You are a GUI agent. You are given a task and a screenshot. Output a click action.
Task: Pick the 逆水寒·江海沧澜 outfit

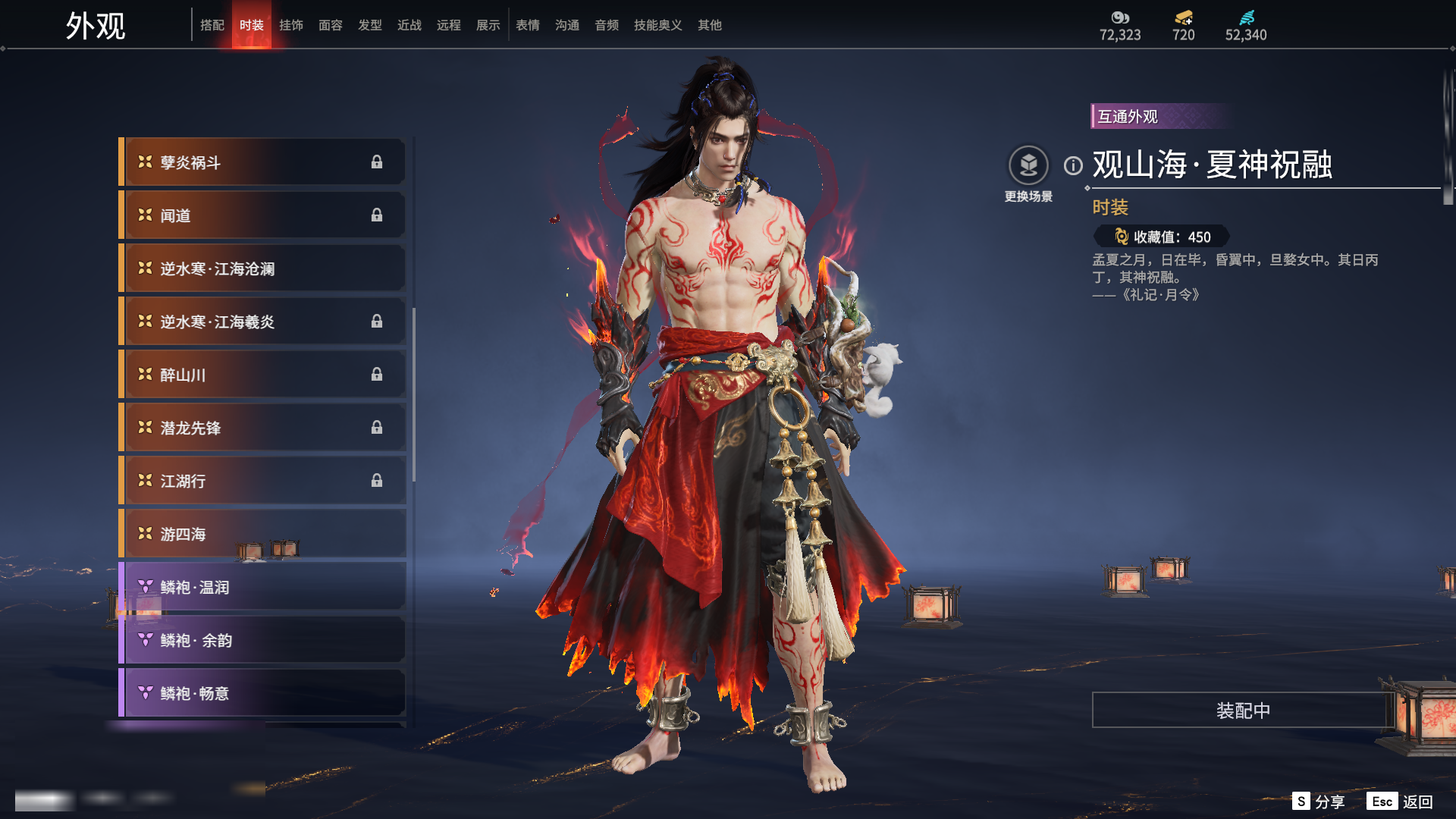pos(262,268)
